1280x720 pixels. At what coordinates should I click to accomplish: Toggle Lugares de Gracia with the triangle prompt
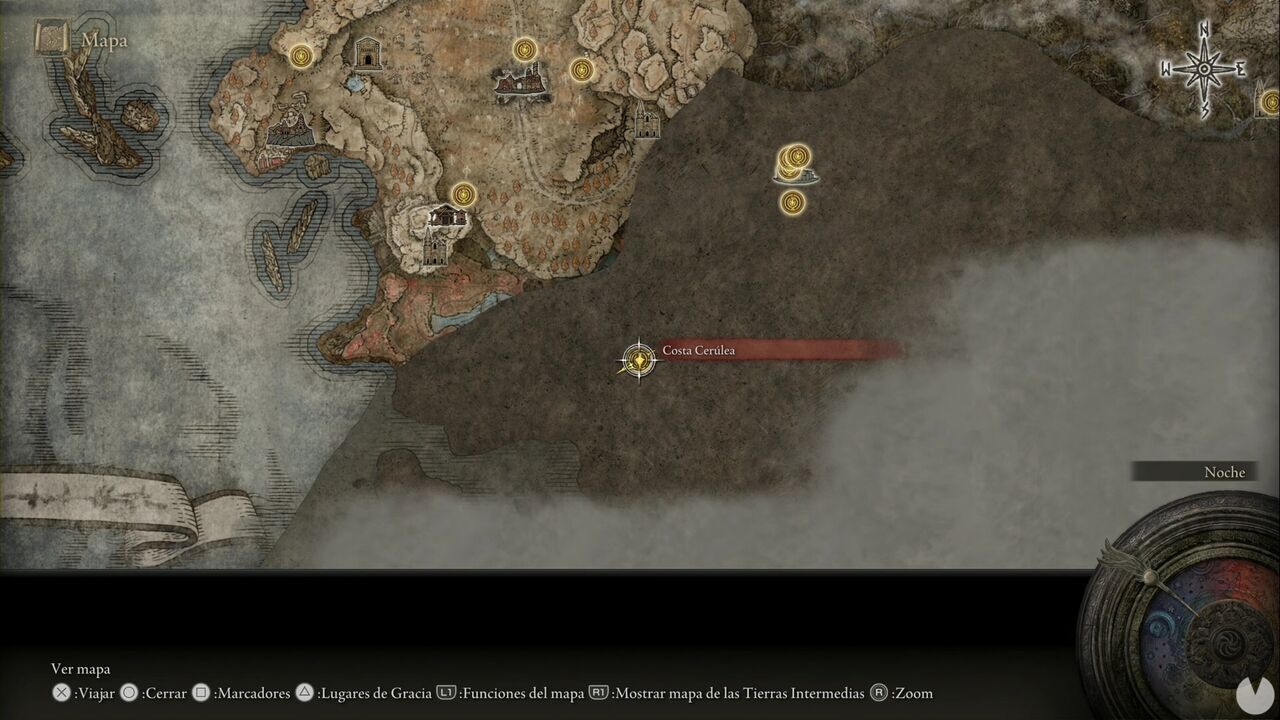click(x=305, y=693)
